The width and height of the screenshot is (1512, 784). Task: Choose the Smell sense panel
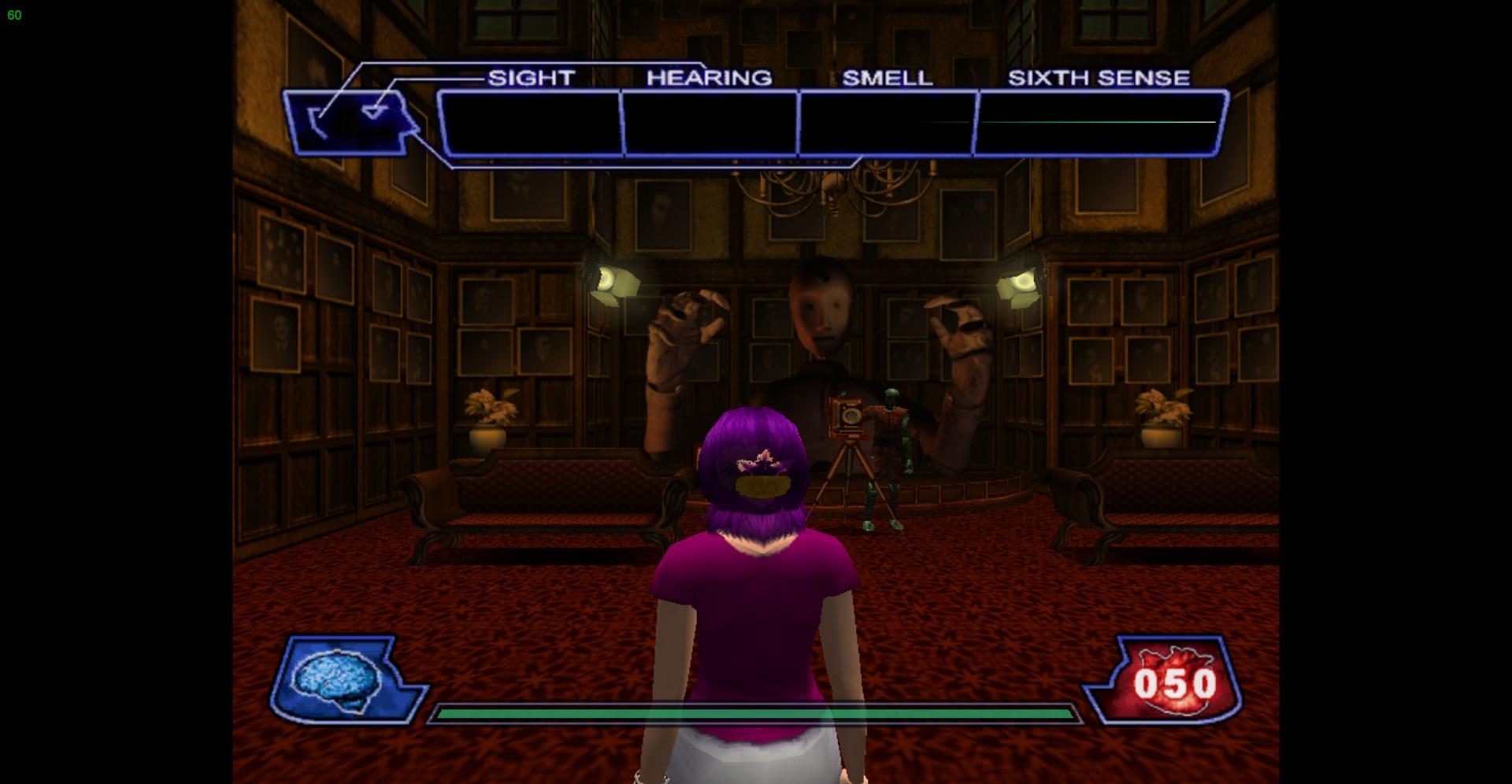[x=888, y=123]
